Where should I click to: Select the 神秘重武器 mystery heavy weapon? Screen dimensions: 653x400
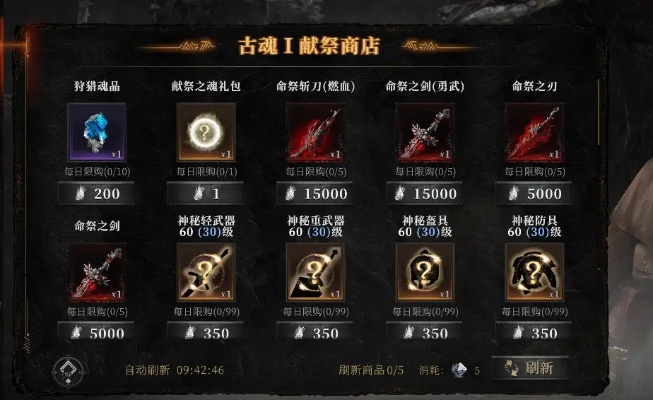(x=315, y=273)
